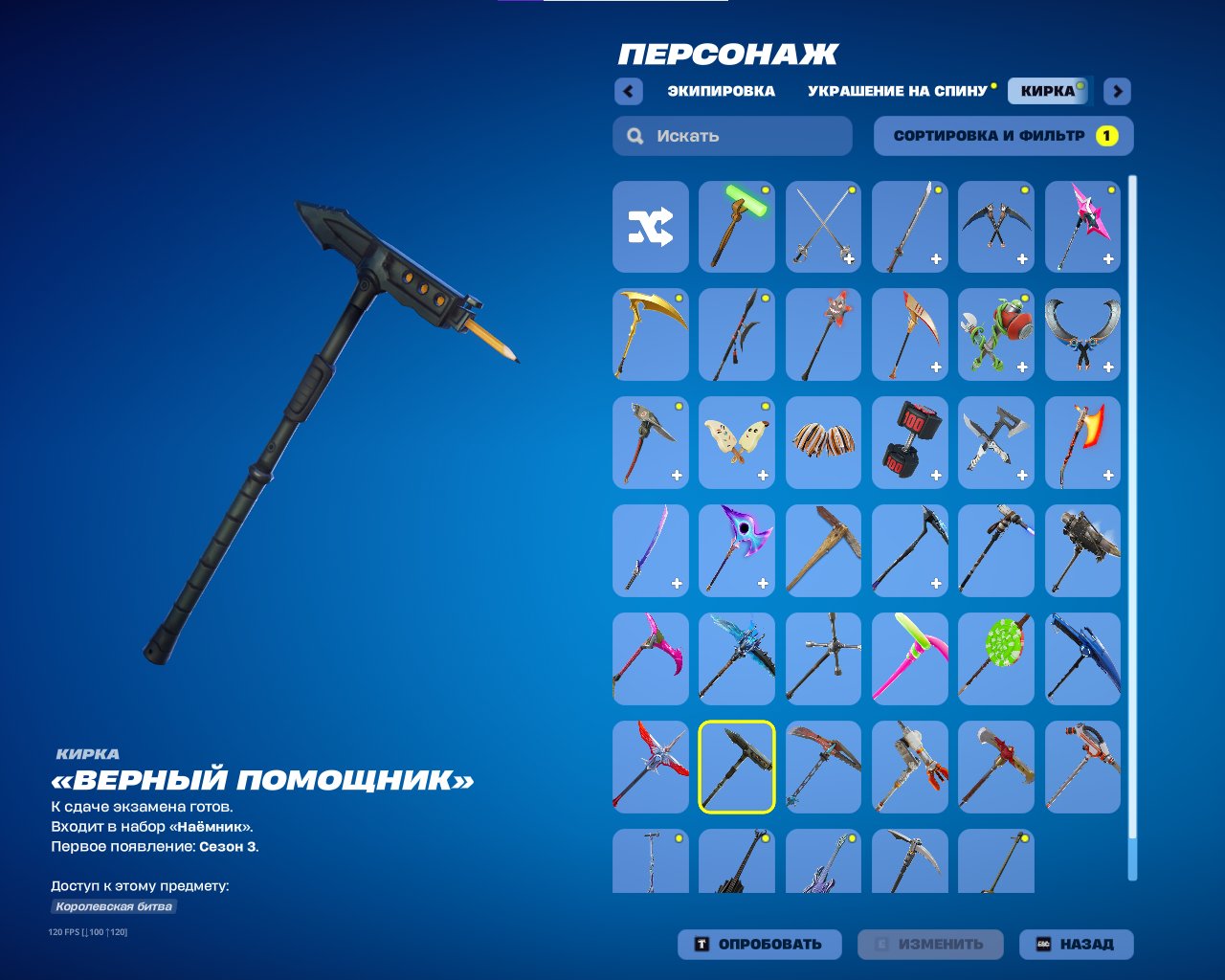This screenshot has width=1225, height=980.
Task: Switch to the Украшение на спину tab
Action: click(x=898, y=91)
